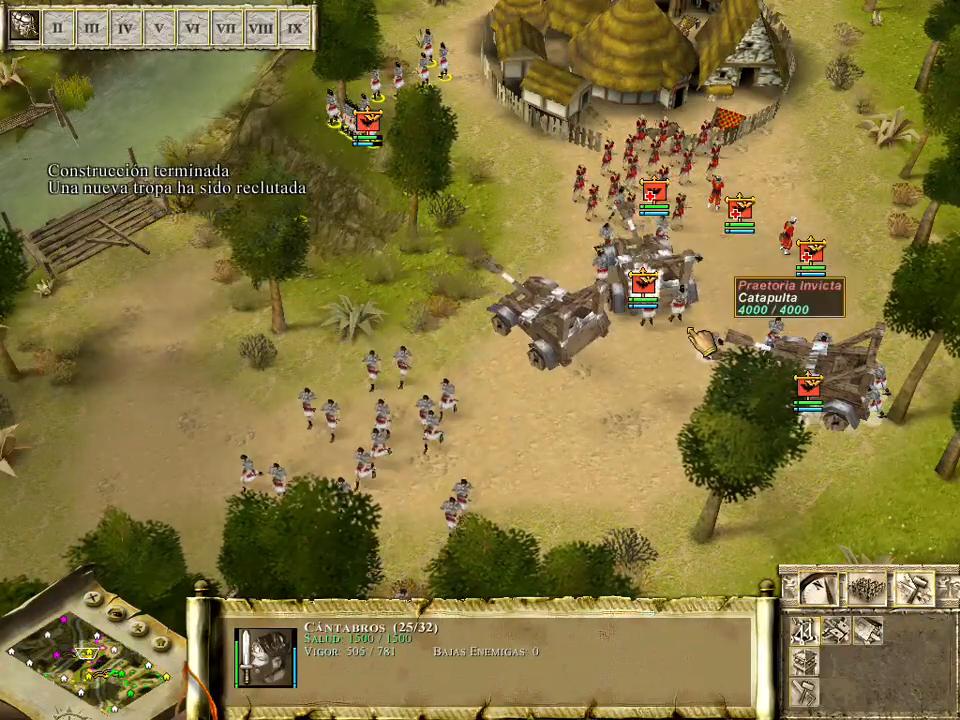This screenshot has width=960, height=720.
Task: Select army group III
Action: (x=92, y=27)
